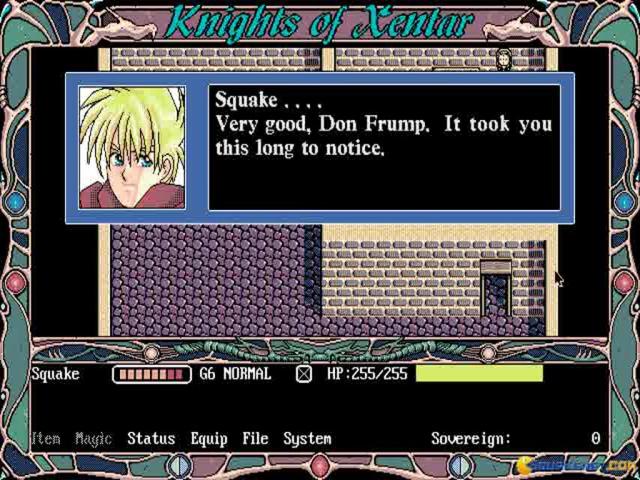Open the Status menu

[151, 439]
